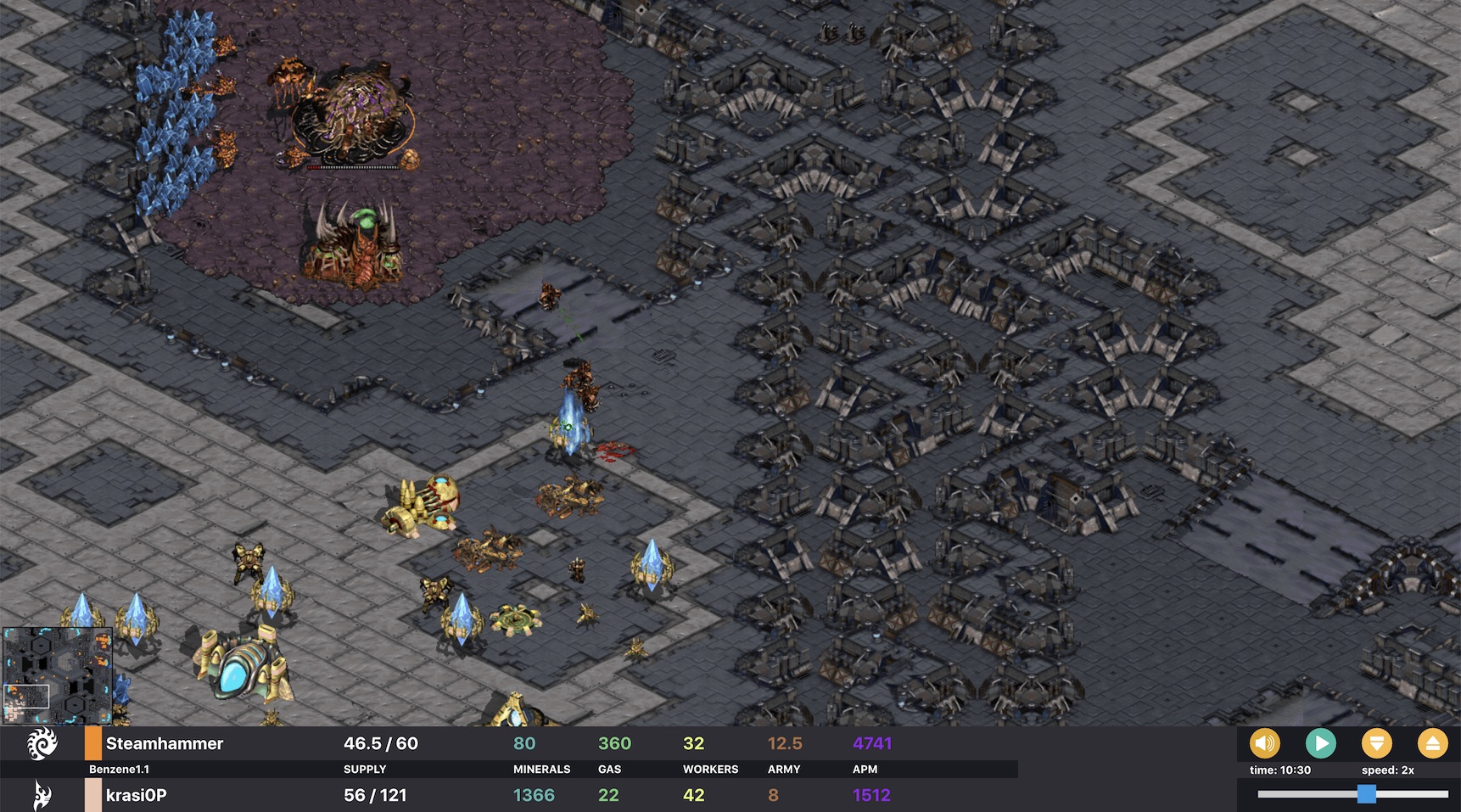Click the SUPPLY column header

(365, 770)
